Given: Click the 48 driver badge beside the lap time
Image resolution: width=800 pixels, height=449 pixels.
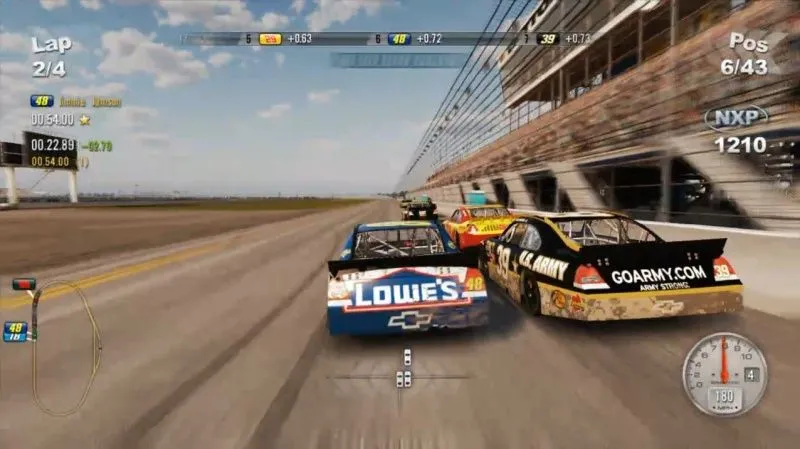Looking at the screenshot, I should click(42, 101).
